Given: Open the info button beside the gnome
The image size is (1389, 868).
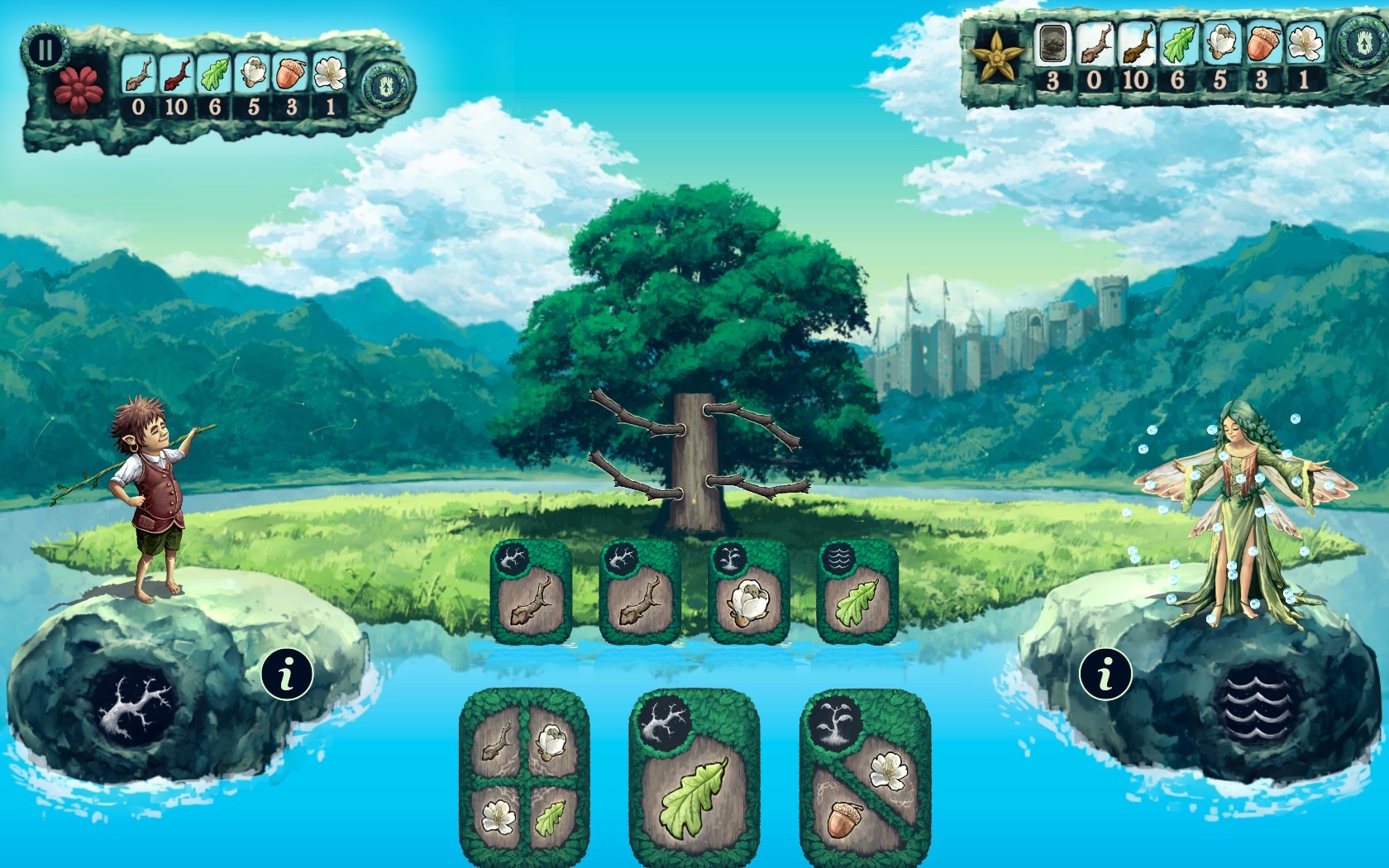Looking at the screenshot, I should coord(287,673).
